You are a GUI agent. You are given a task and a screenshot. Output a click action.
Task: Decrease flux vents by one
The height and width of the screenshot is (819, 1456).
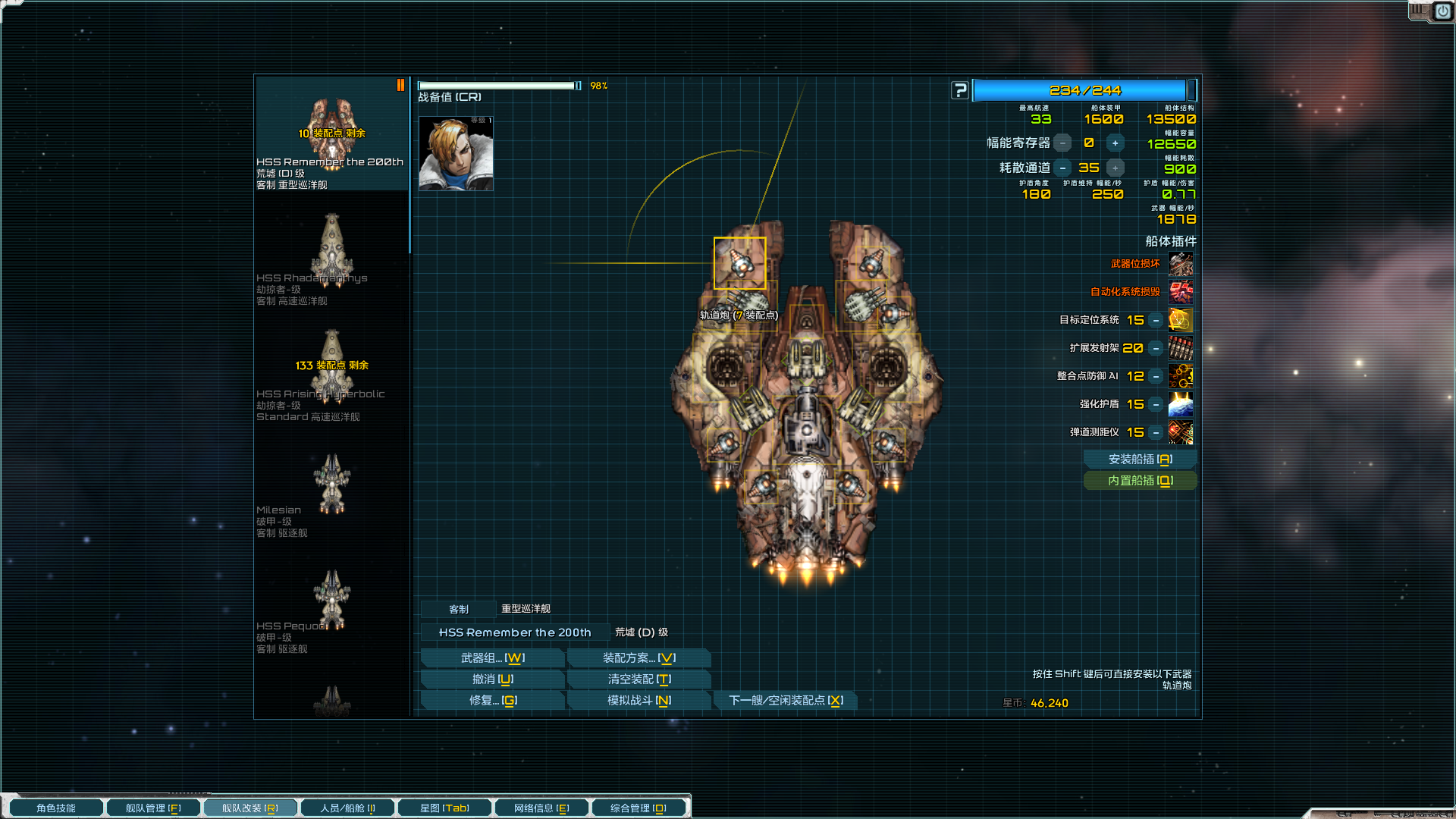1063,168
